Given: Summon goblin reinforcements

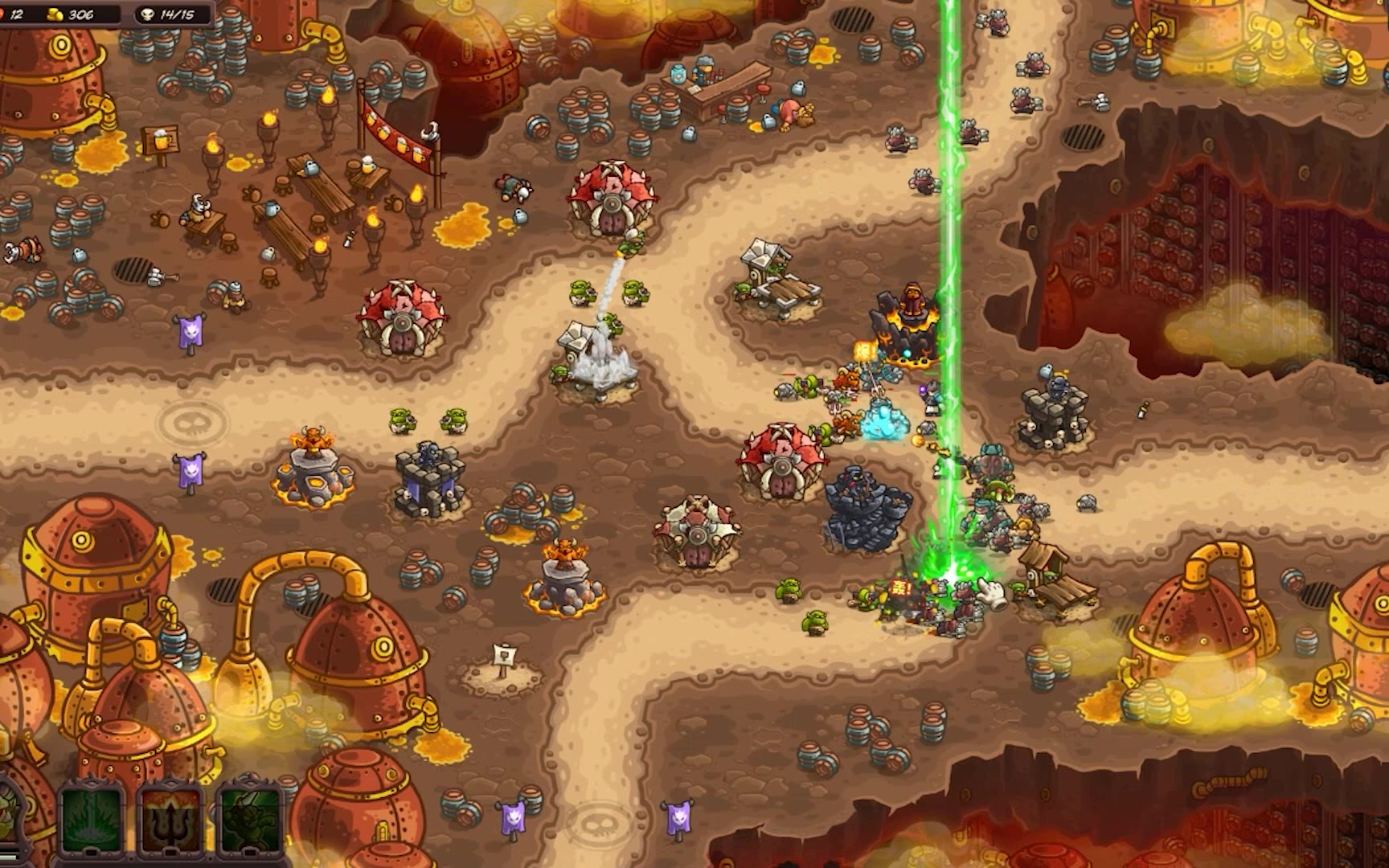Looking at the screenshot, I should (250, 818).
